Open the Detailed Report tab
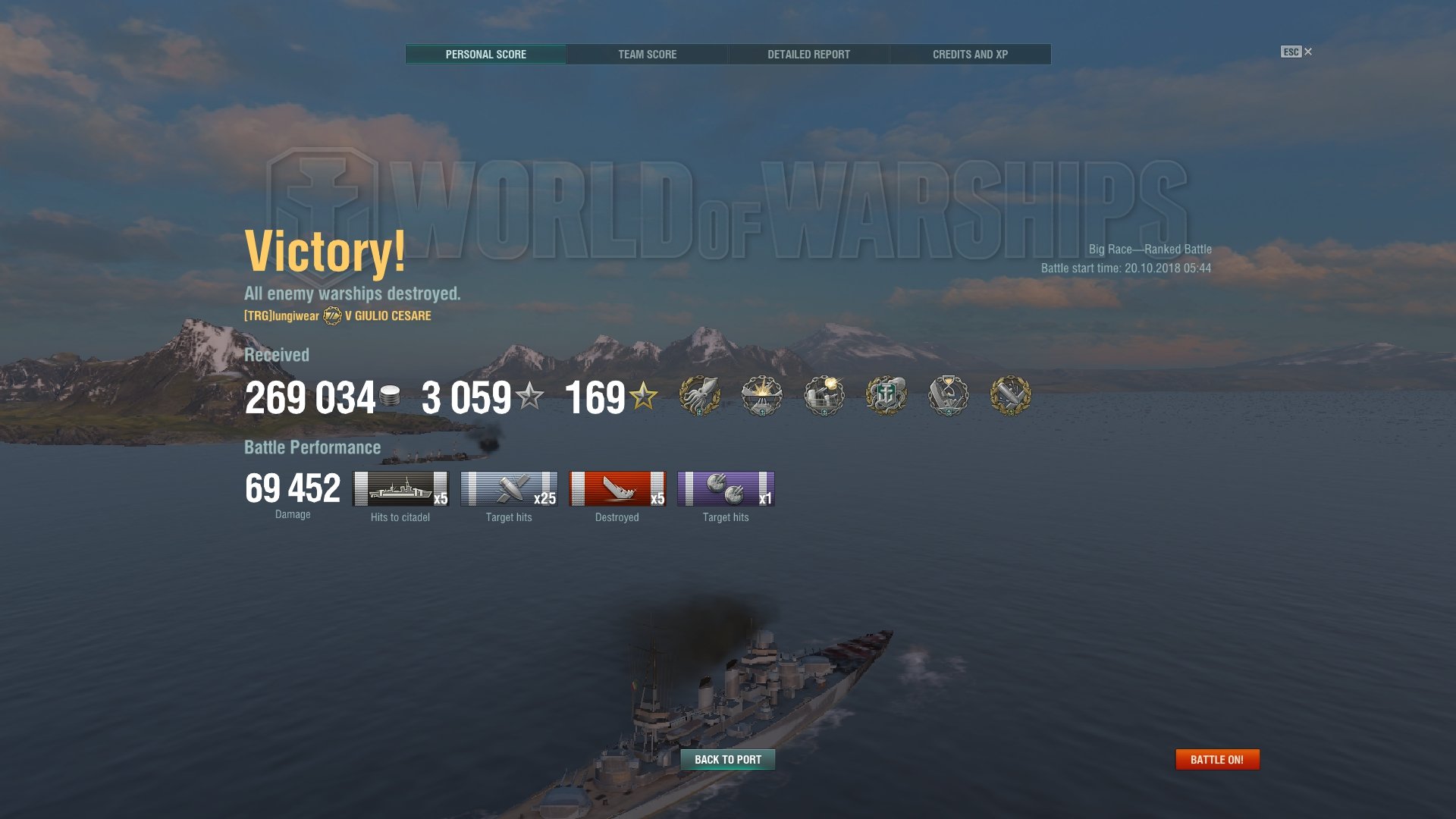 tap(808, 54)
